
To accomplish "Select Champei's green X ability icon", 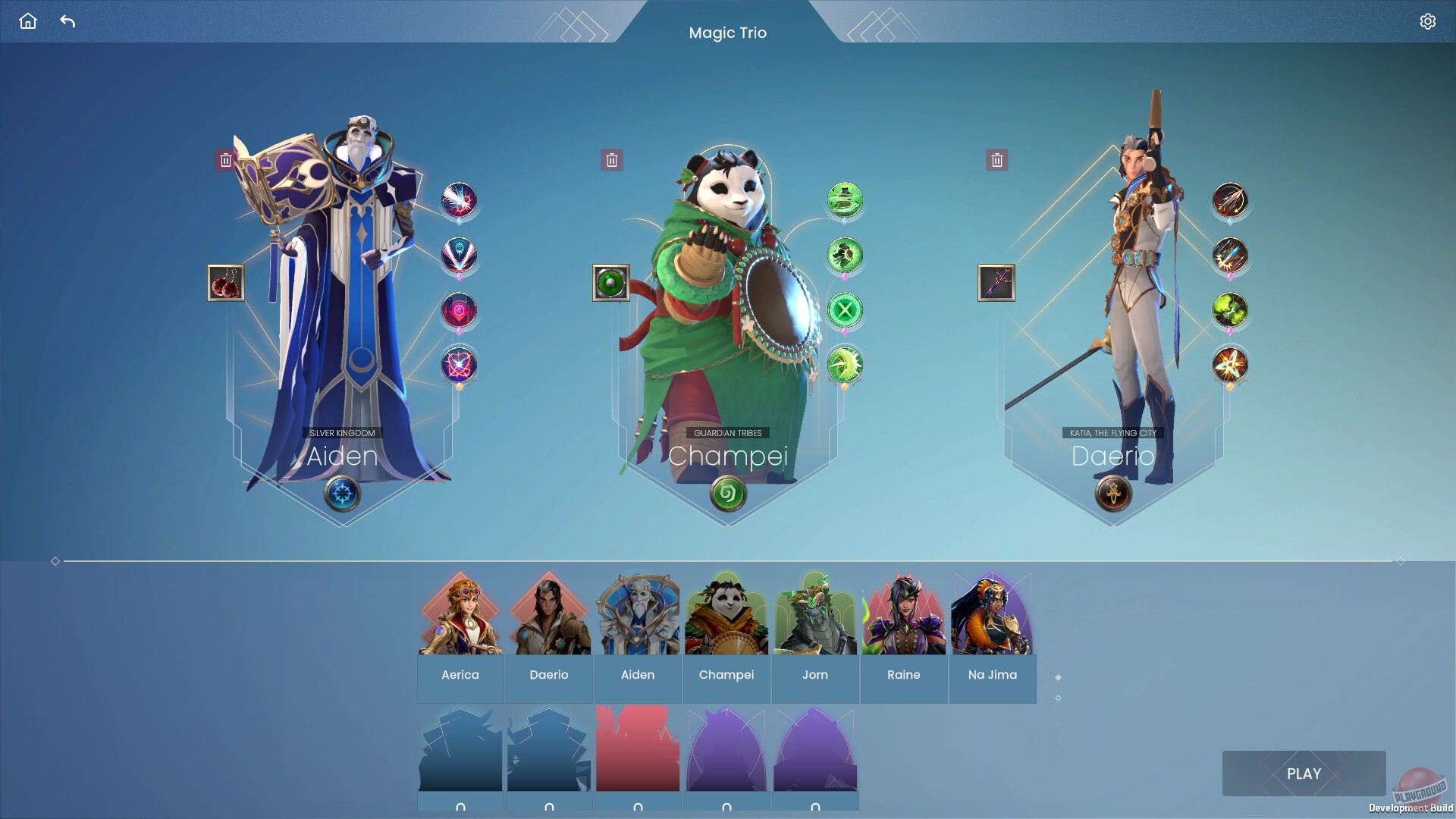I will click(844, 310).
